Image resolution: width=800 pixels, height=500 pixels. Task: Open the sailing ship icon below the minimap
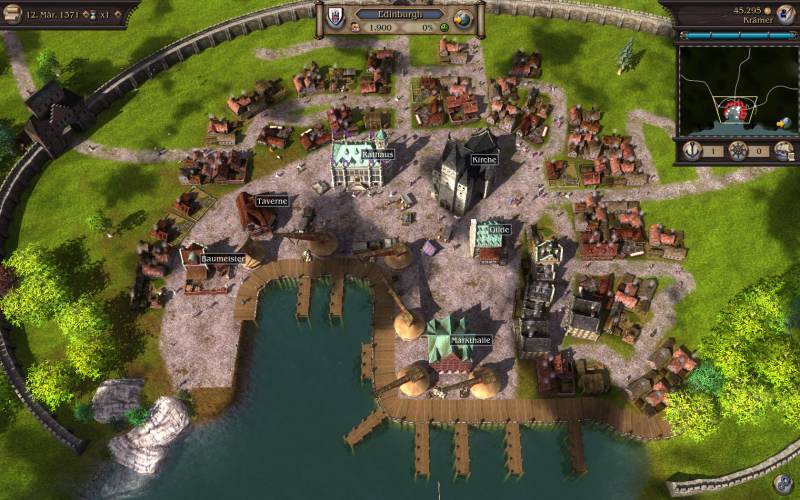(x=783, y=151)
